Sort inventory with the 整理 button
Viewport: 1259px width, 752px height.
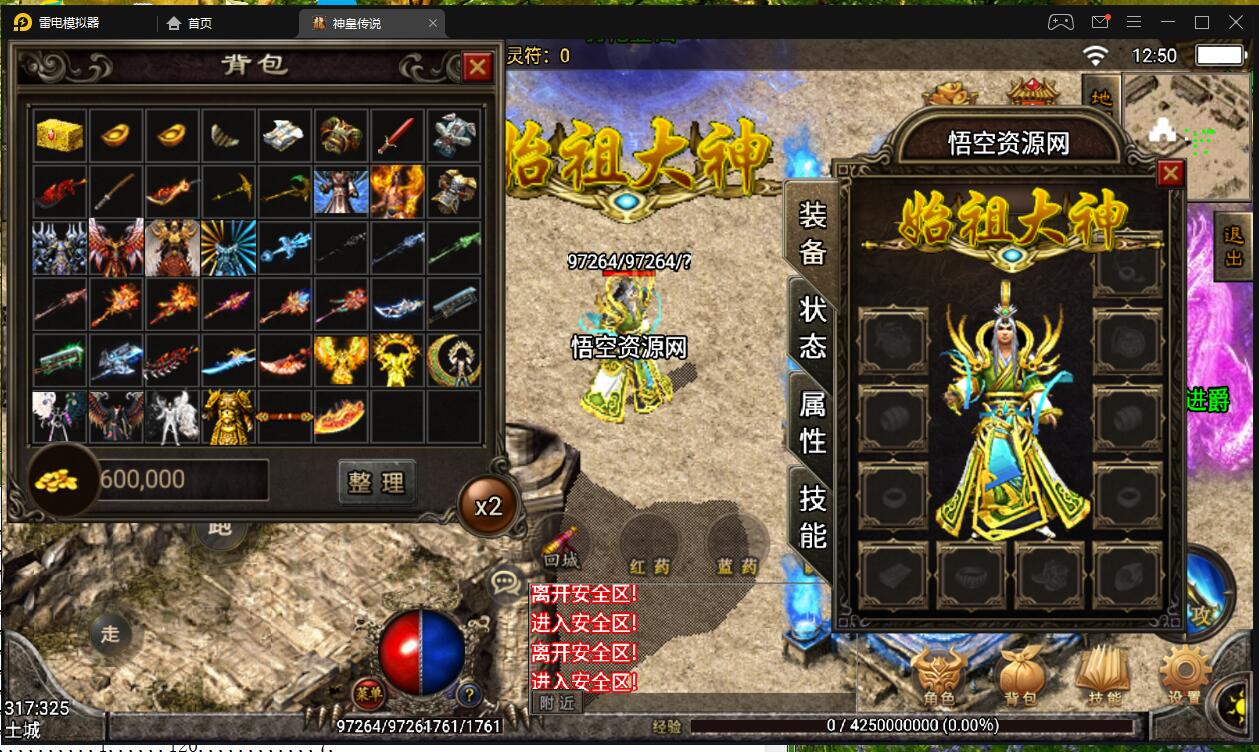tap(376, 482)
